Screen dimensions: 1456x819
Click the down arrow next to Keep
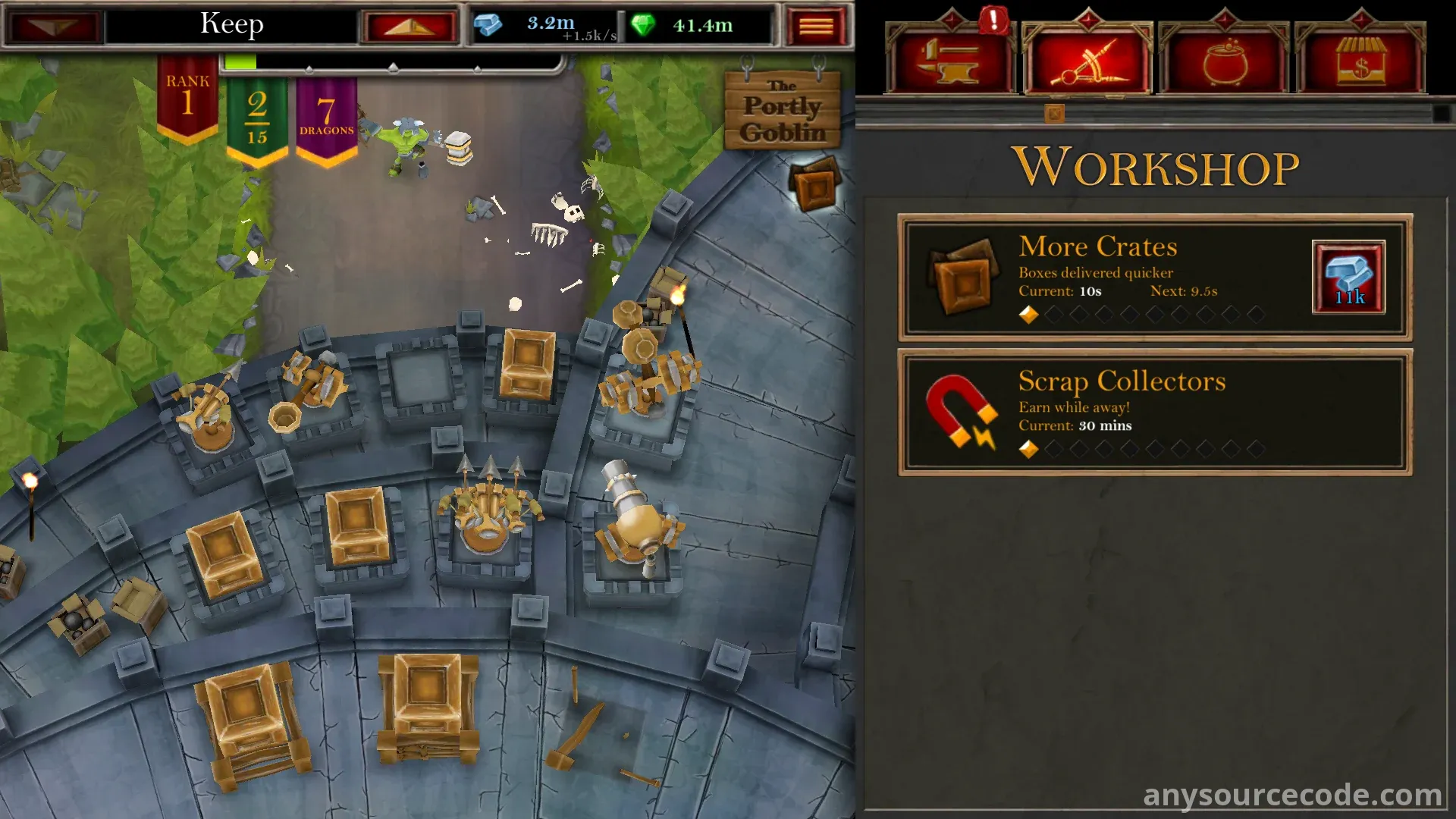[55, 27]
